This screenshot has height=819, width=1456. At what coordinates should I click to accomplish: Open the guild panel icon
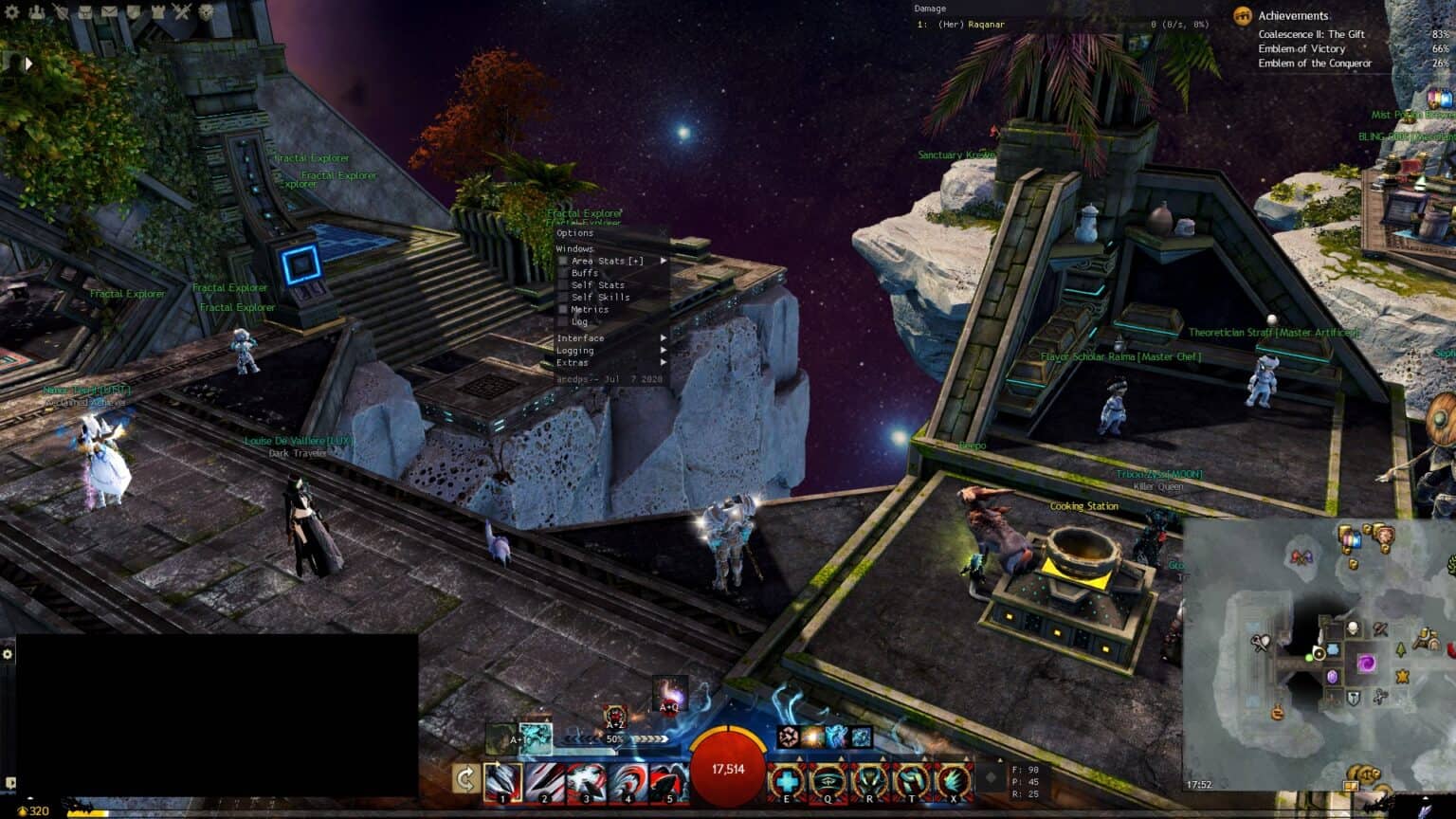click(135, 11)
